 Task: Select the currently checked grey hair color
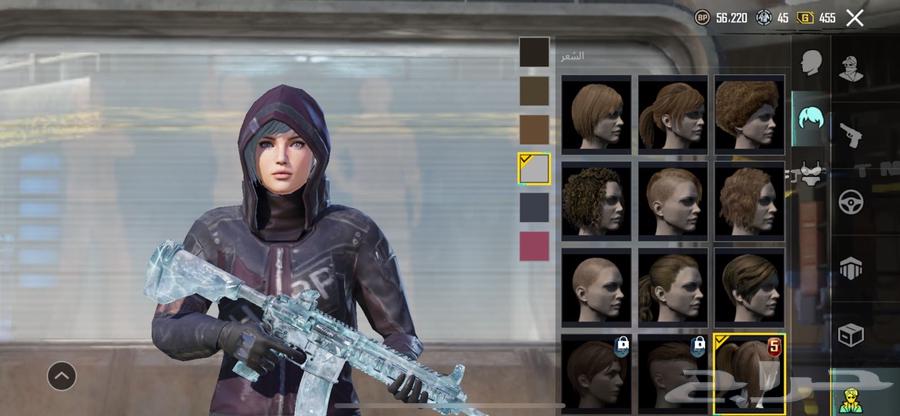coord(534,168)
